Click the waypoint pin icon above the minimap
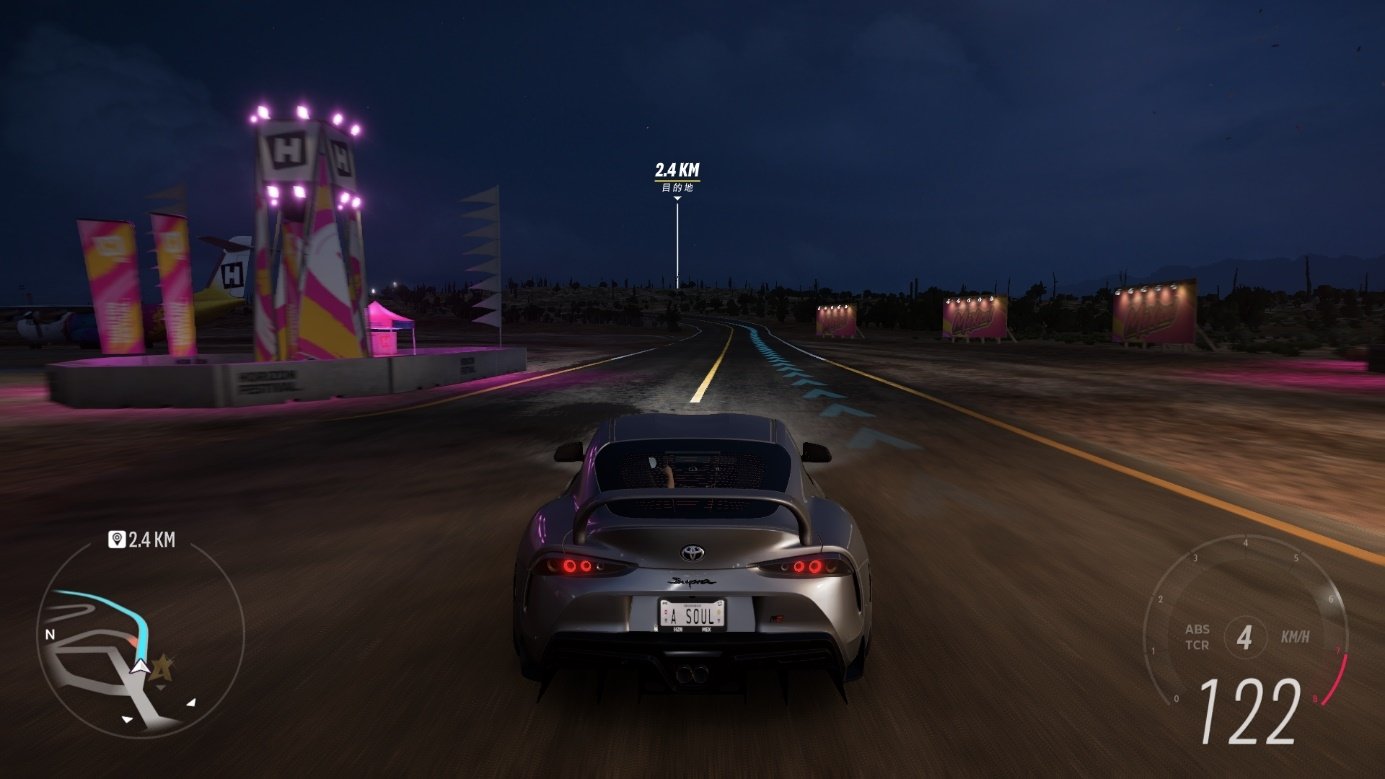 [116, 539]
